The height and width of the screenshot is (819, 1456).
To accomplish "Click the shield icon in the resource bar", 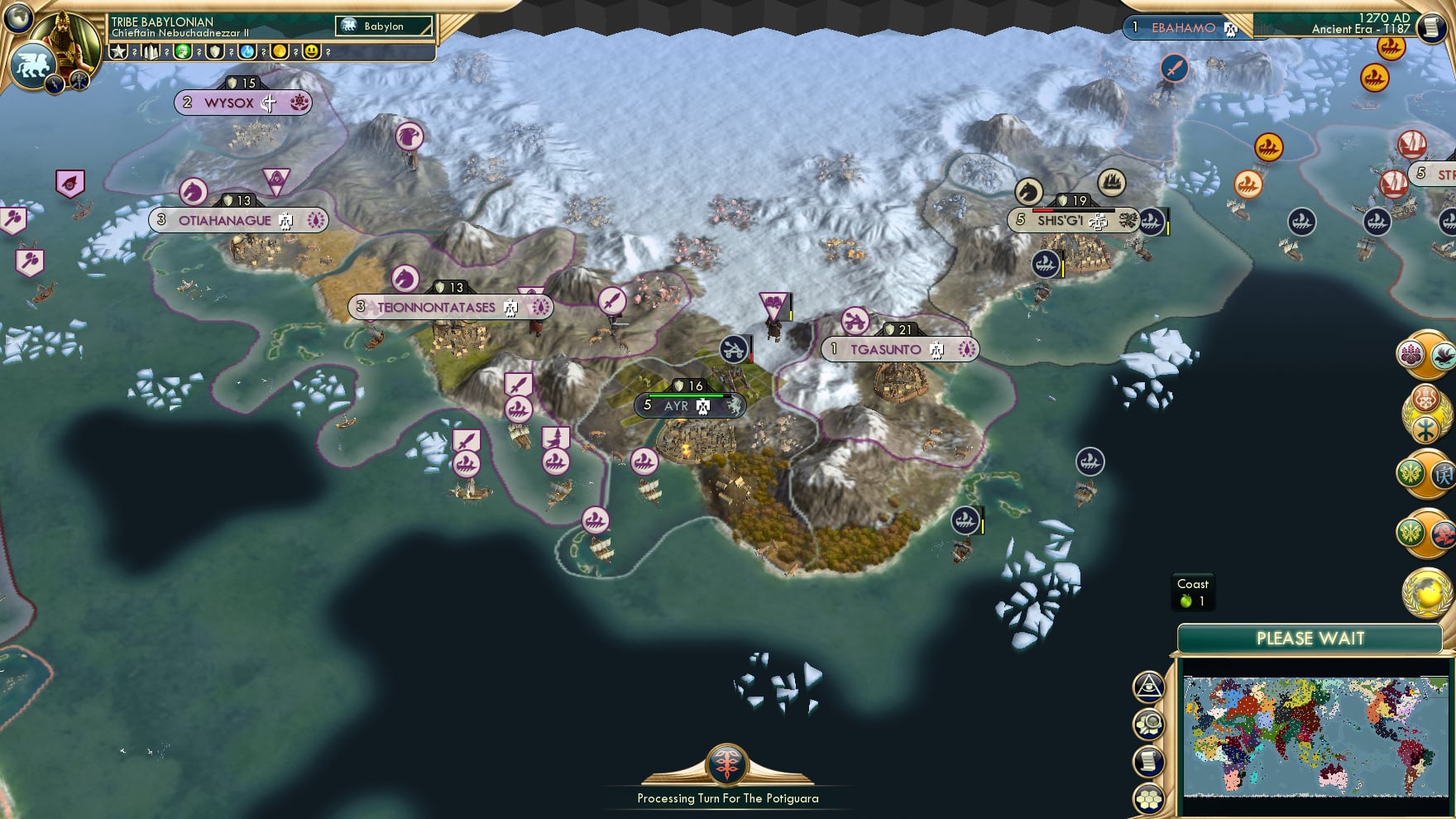I will coord(215,51).
